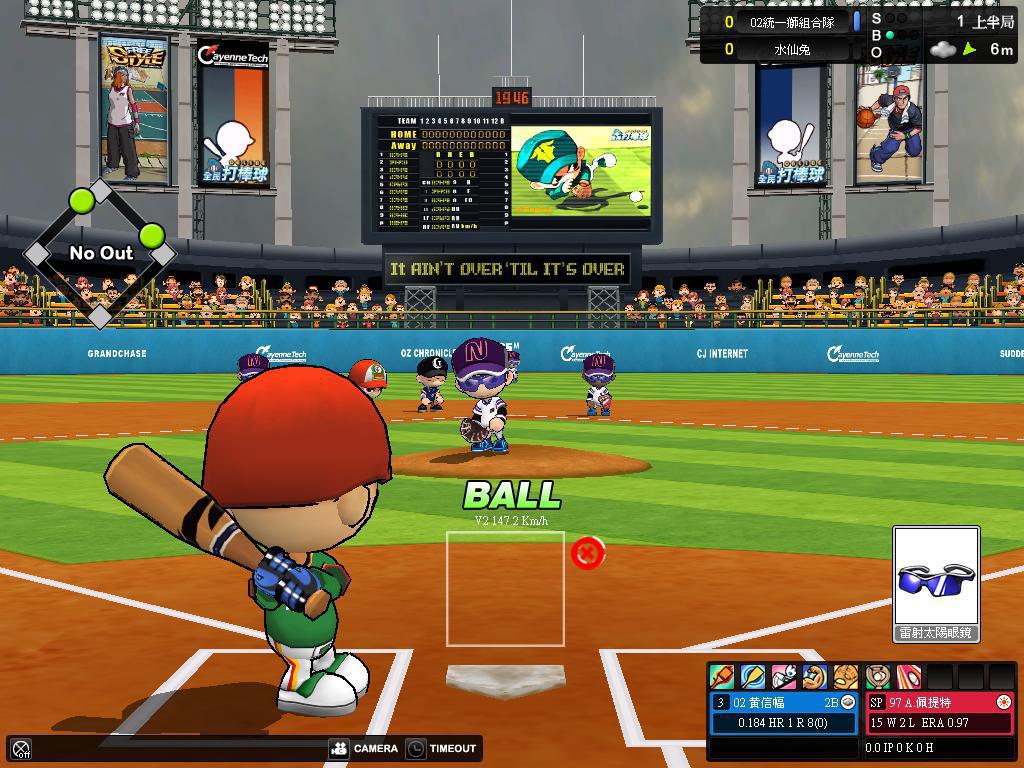The height and width of the screenshot is (768, 1024).
Task: Open the base runner diamond indicator
Action: pyautogui.click(x=100, y=253)
